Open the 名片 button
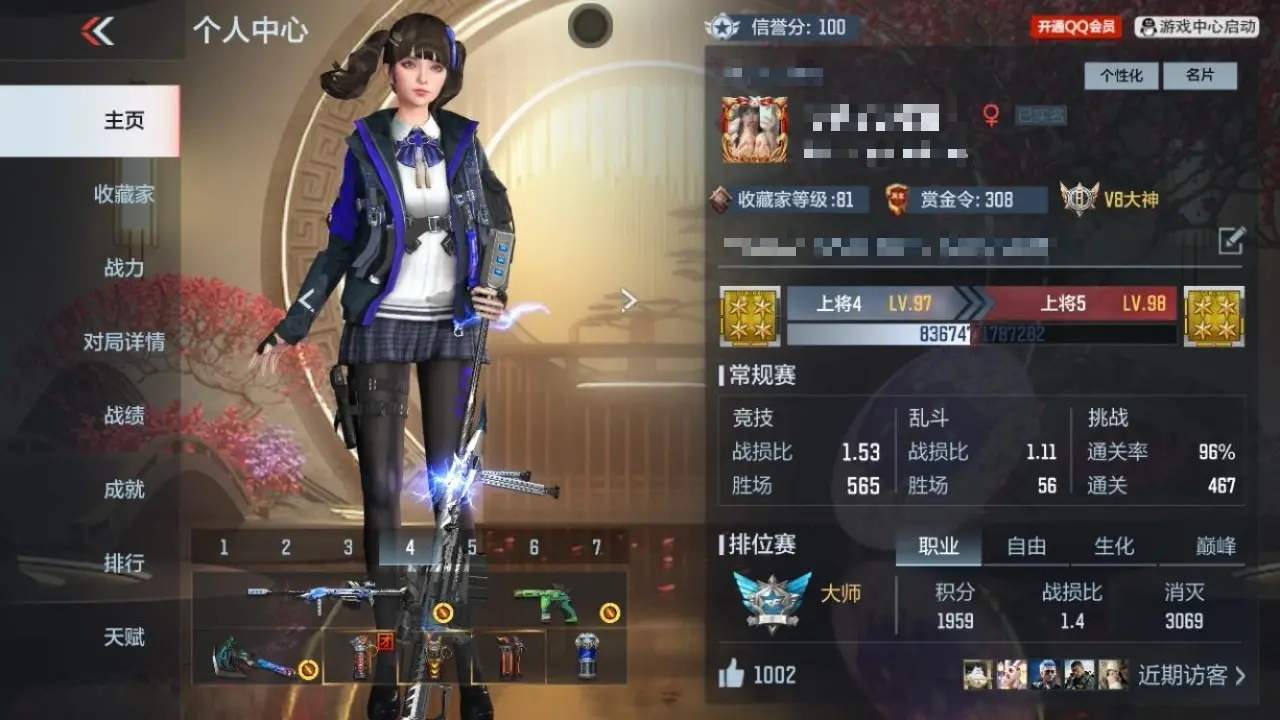 pos(1200,76)
